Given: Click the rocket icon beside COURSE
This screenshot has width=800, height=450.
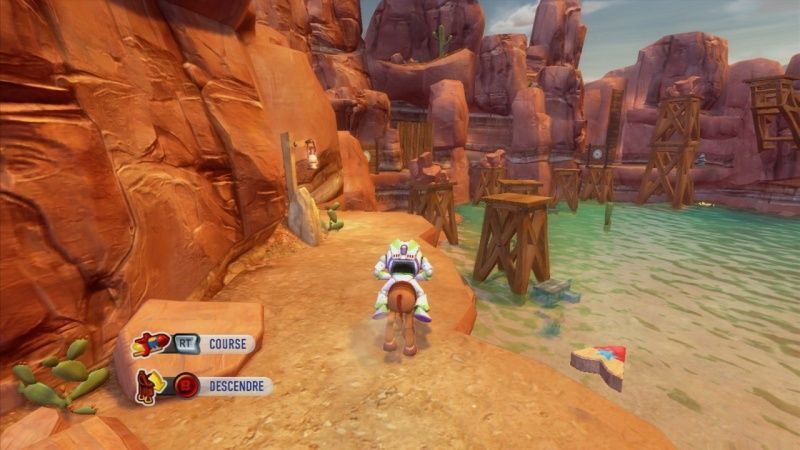Looking at the screenshot, I should [150, 344].
